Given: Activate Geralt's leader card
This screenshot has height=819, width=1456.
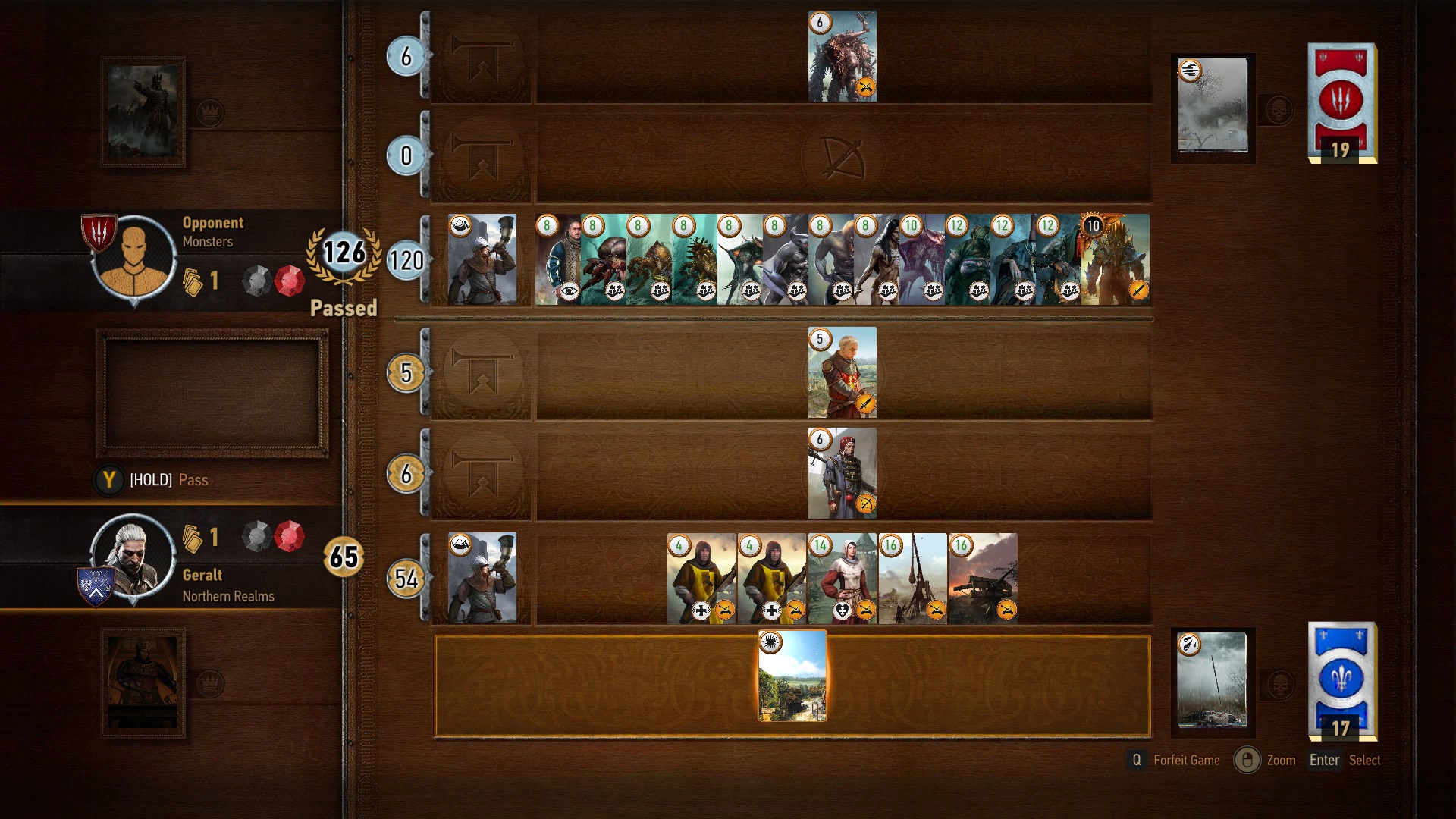Looking at the screenshot, I should 143,683.
